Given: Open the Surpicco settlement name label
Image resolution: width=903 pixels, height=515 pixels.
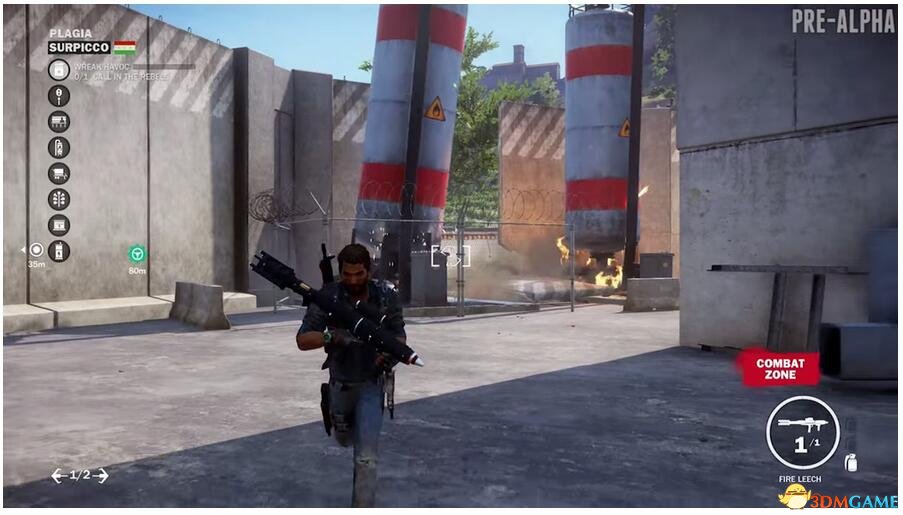Looking at the screenshot, I should (79, 47).
